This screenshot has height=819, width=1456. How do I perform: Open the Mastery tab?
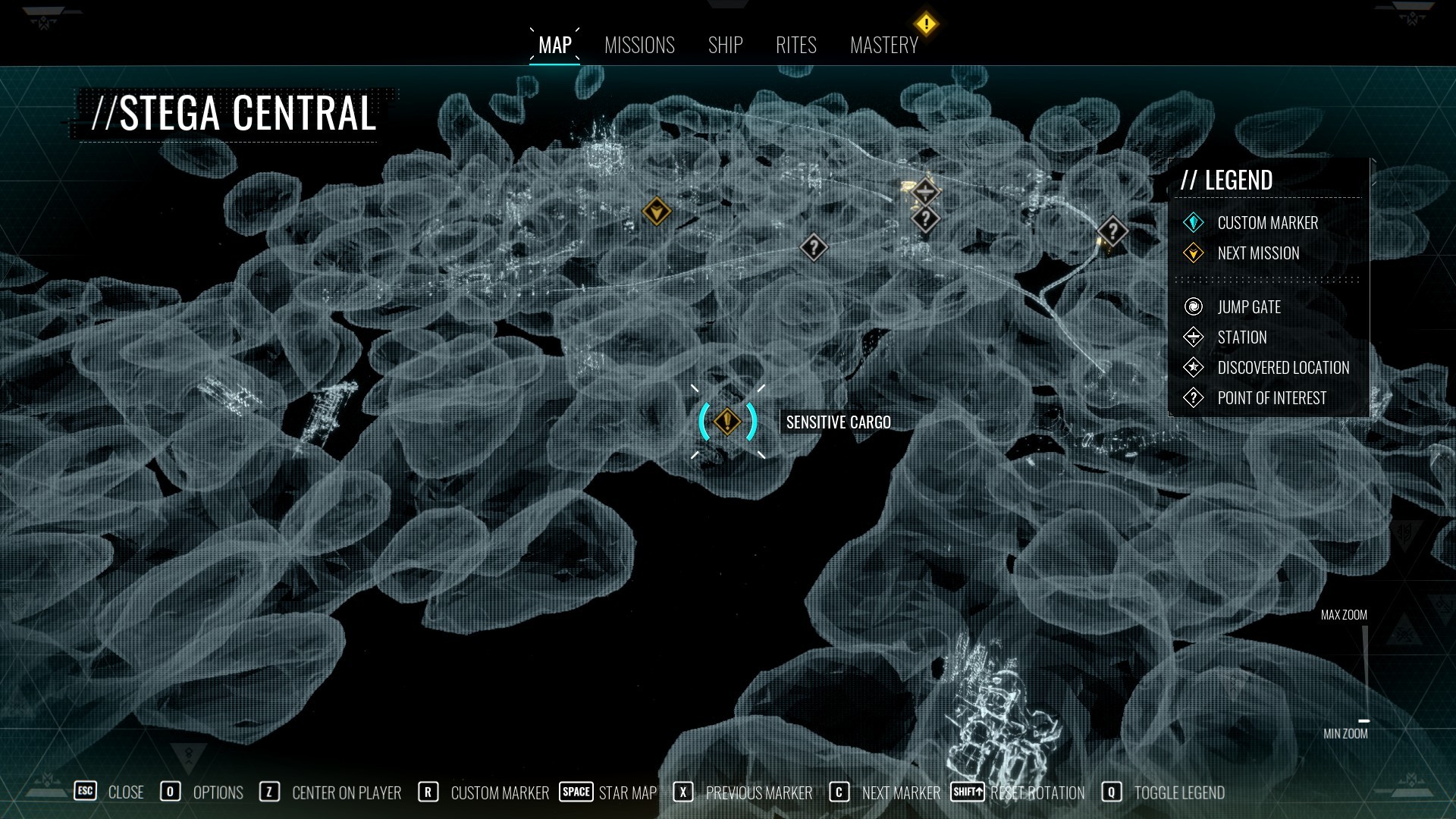[x=883, y=45]
